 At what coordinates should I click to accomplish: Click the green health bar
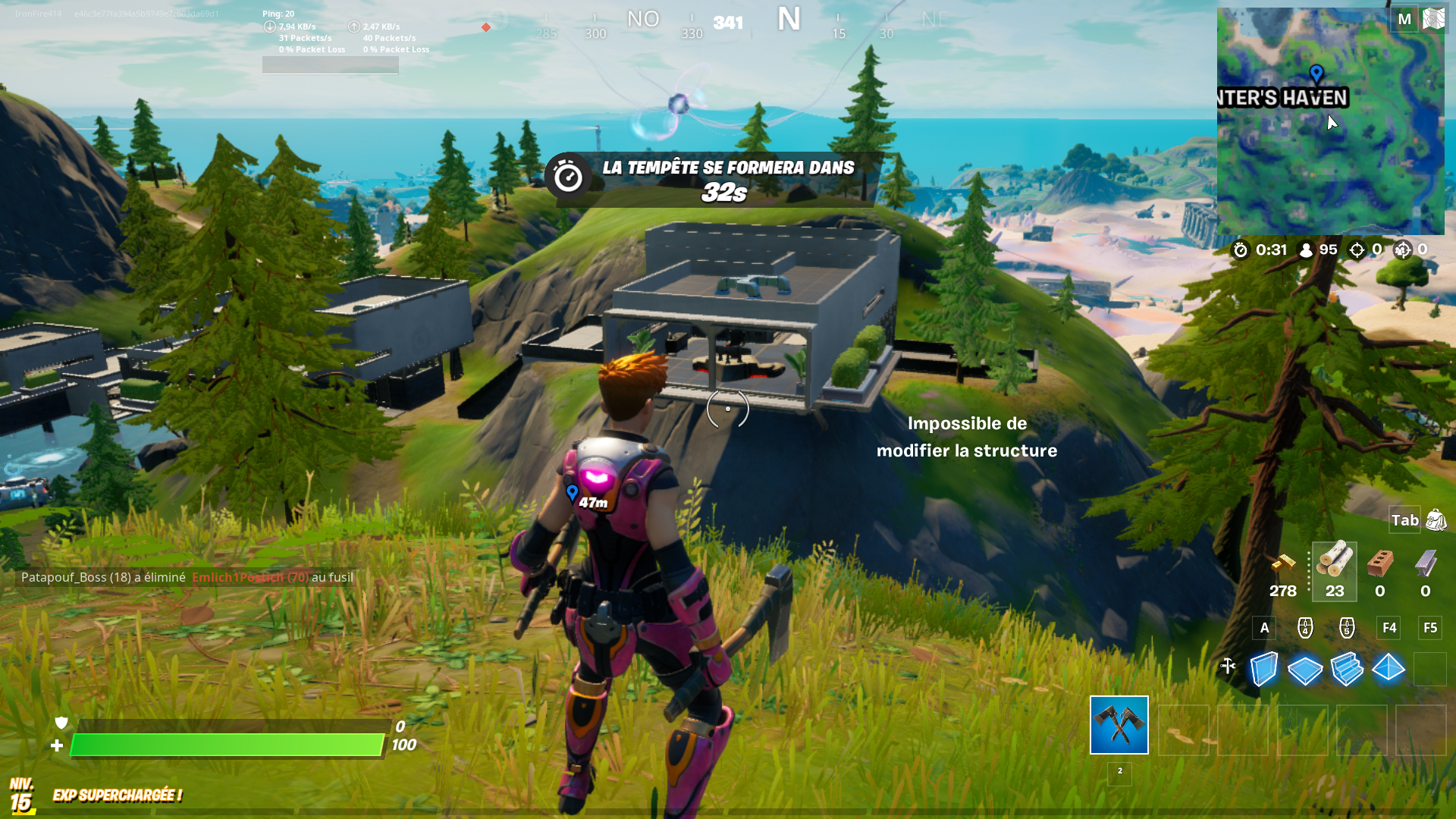click(x=227, y=745)
